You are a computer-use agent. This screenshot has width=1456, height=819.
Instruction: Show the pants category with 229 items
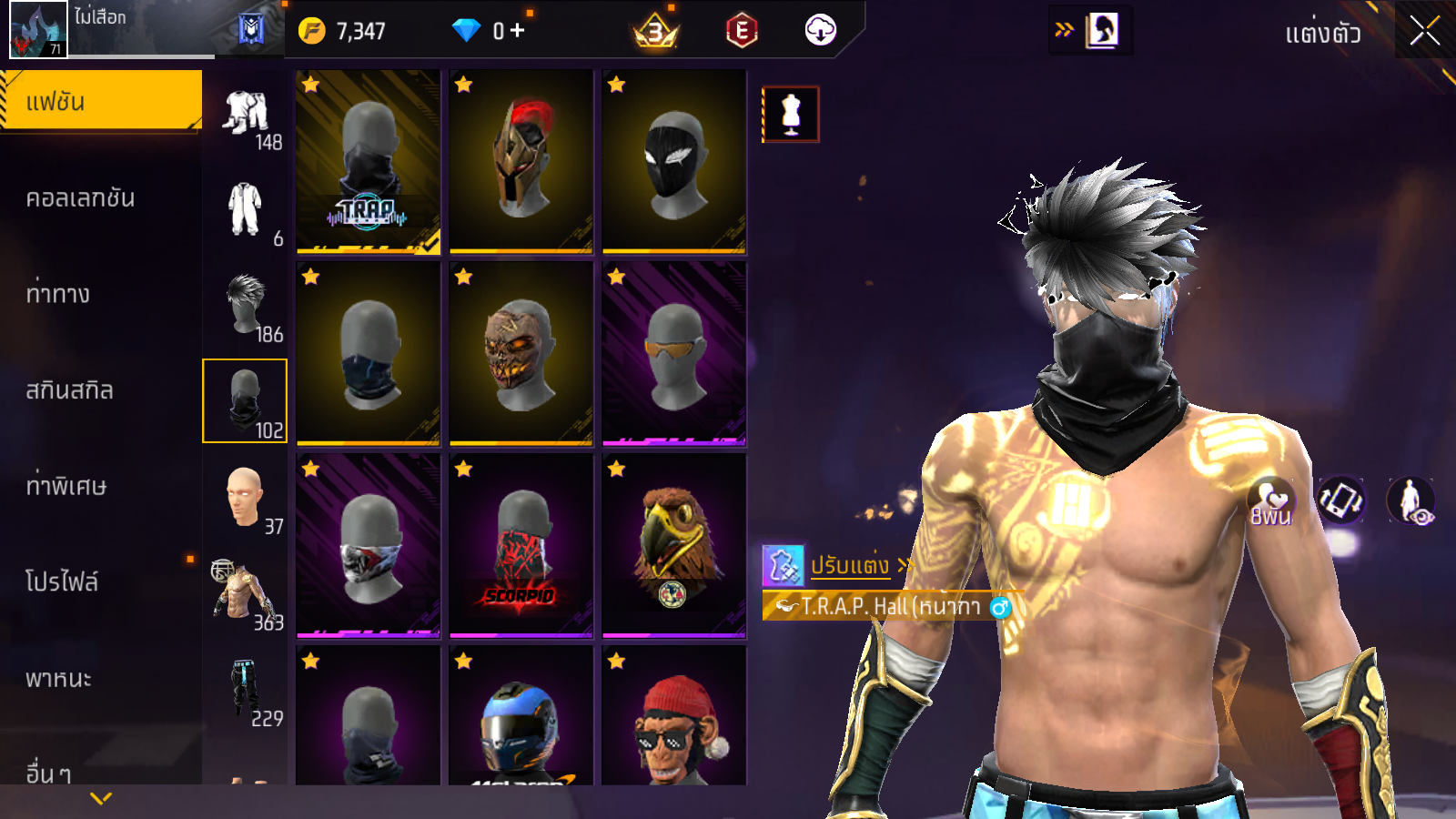click(x=246, y=690)
